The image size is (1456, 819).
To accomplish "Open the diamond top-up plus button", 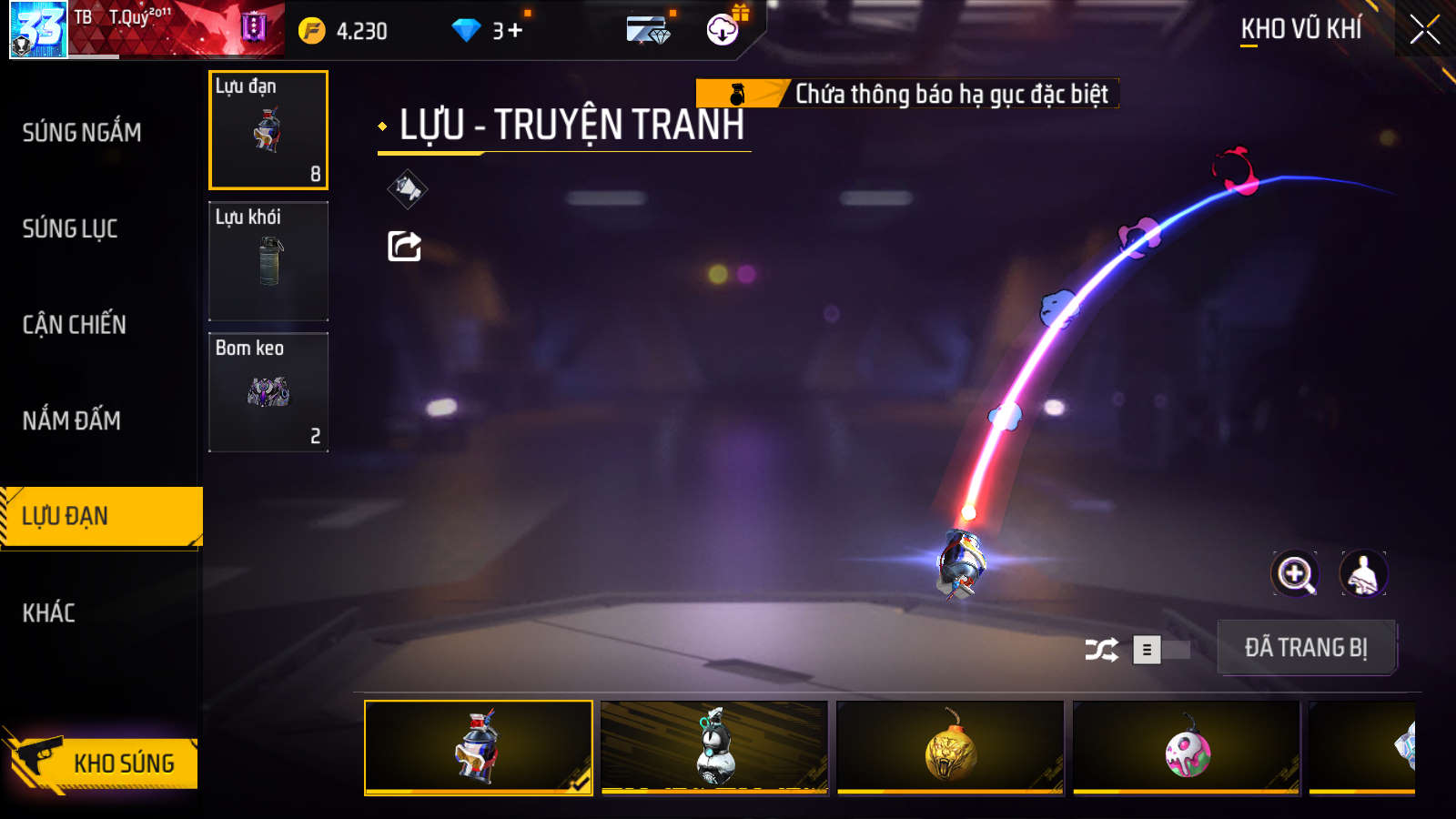I will 515,31.
